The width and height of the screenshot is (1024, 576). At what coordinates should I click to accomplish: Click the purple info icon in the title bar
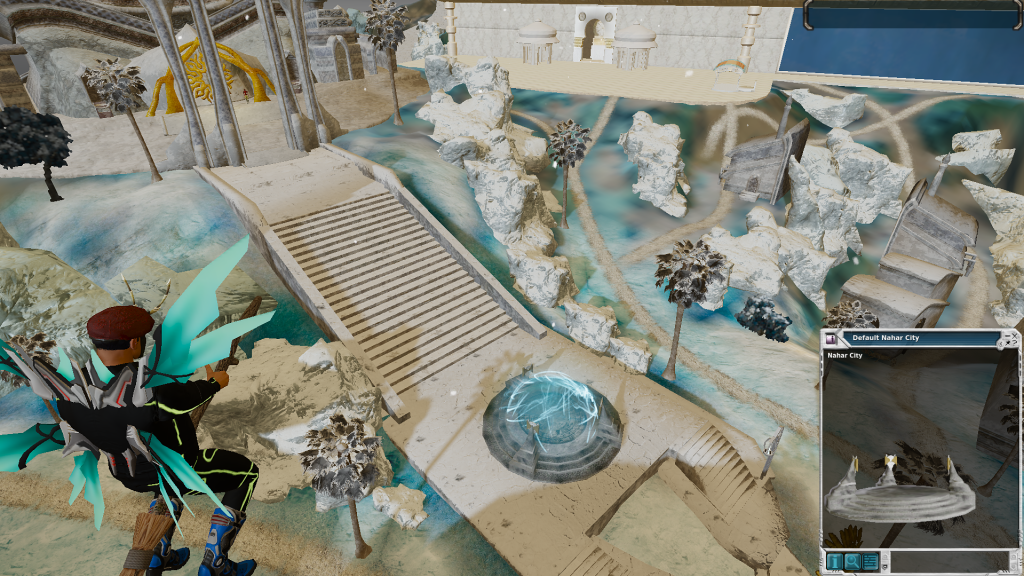click(831, 339)
